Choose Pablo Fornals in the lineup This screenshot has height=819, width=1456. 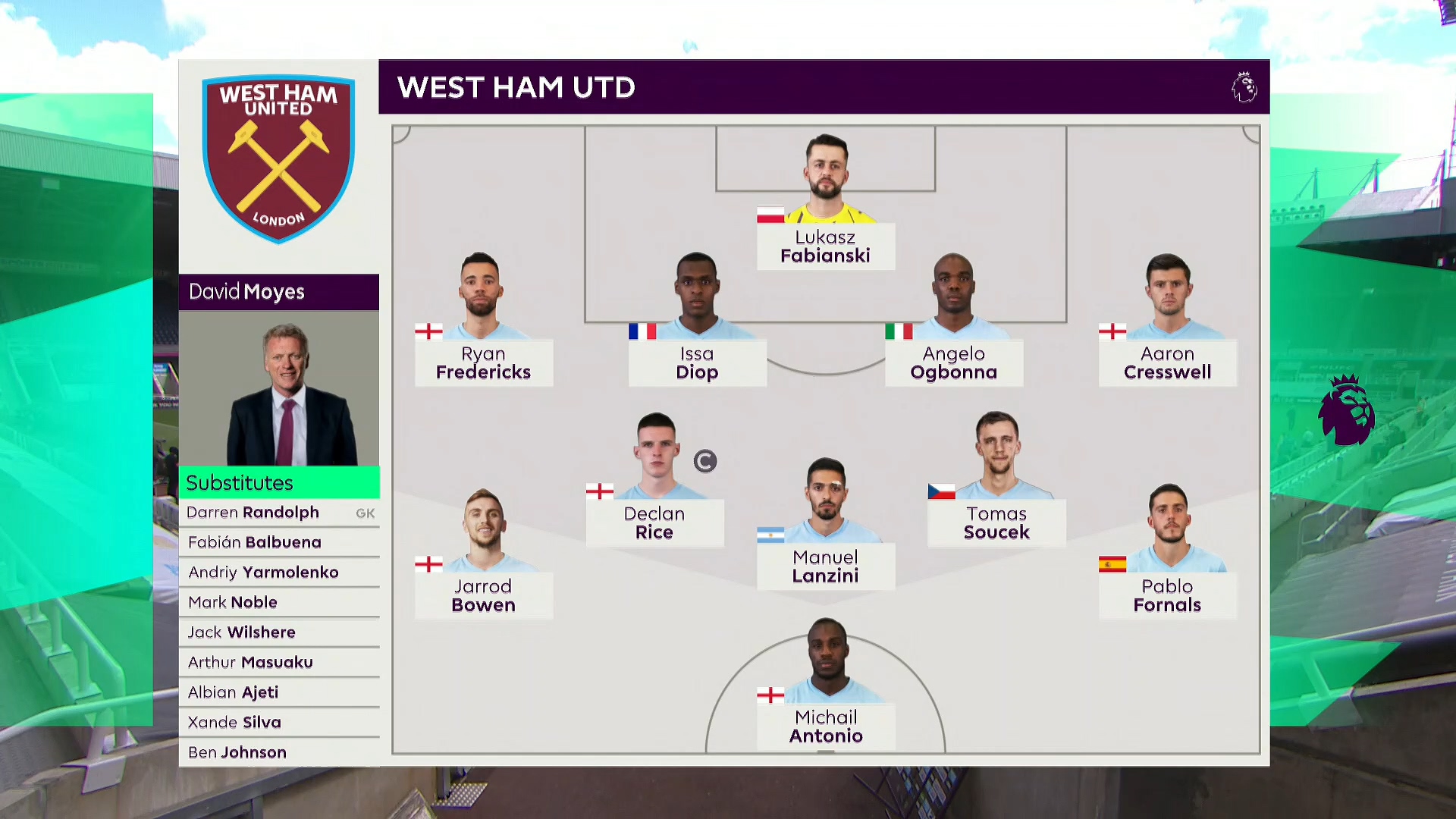(x=1167, y=595)
